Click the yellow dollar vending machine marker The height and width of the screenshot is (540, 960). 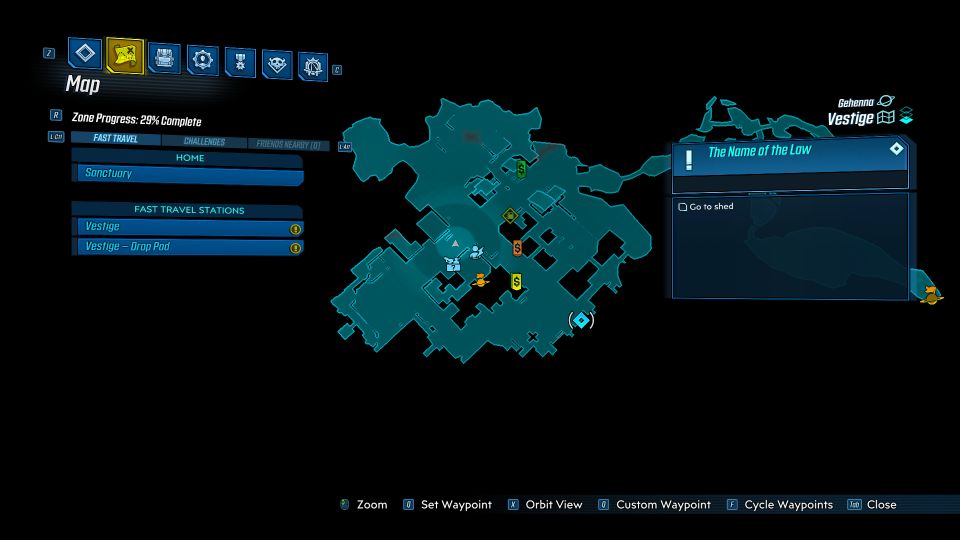point(516,282)
